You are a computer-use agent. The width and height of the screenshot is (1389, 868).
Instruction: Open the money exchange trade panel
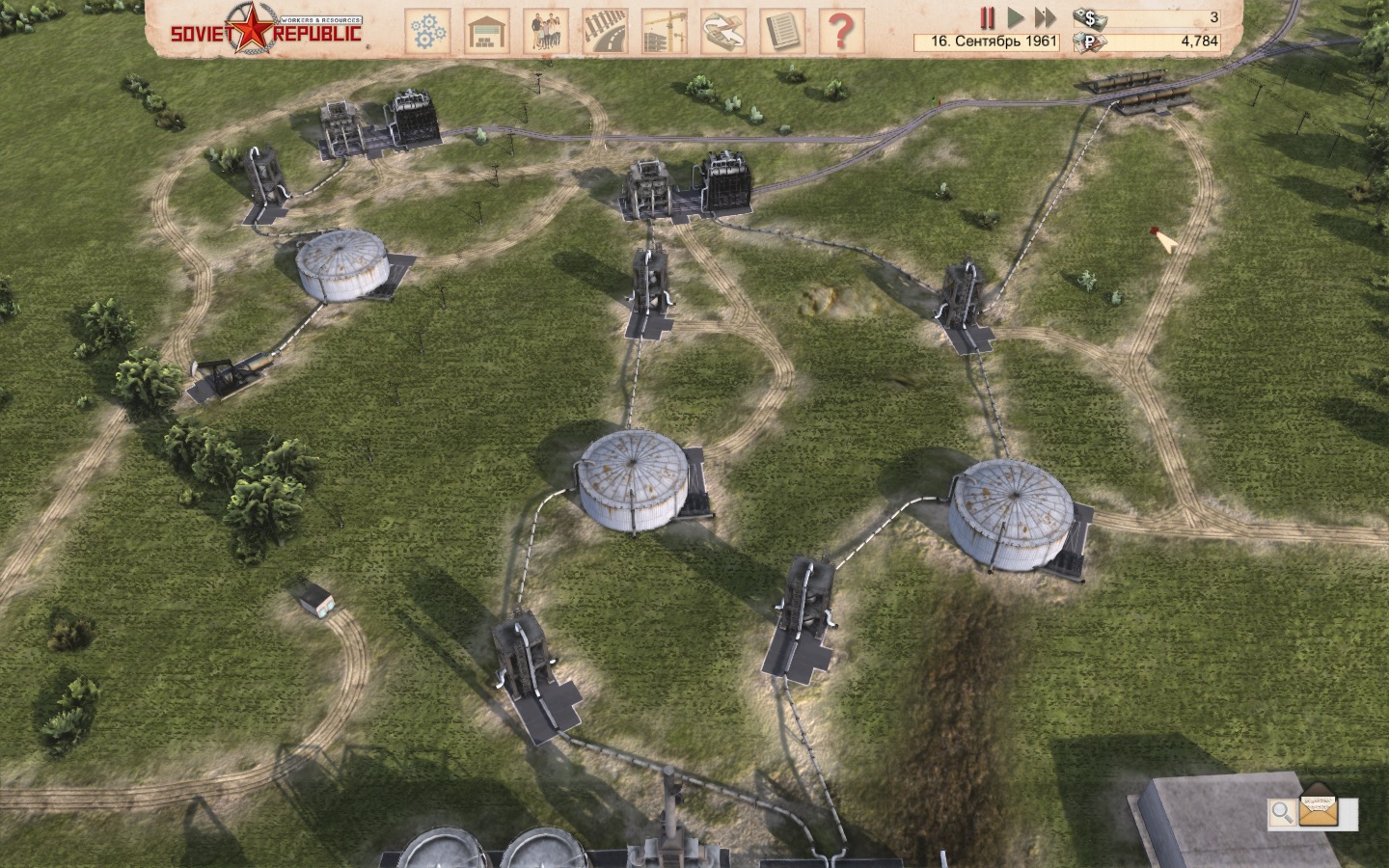tap(723, 31)
